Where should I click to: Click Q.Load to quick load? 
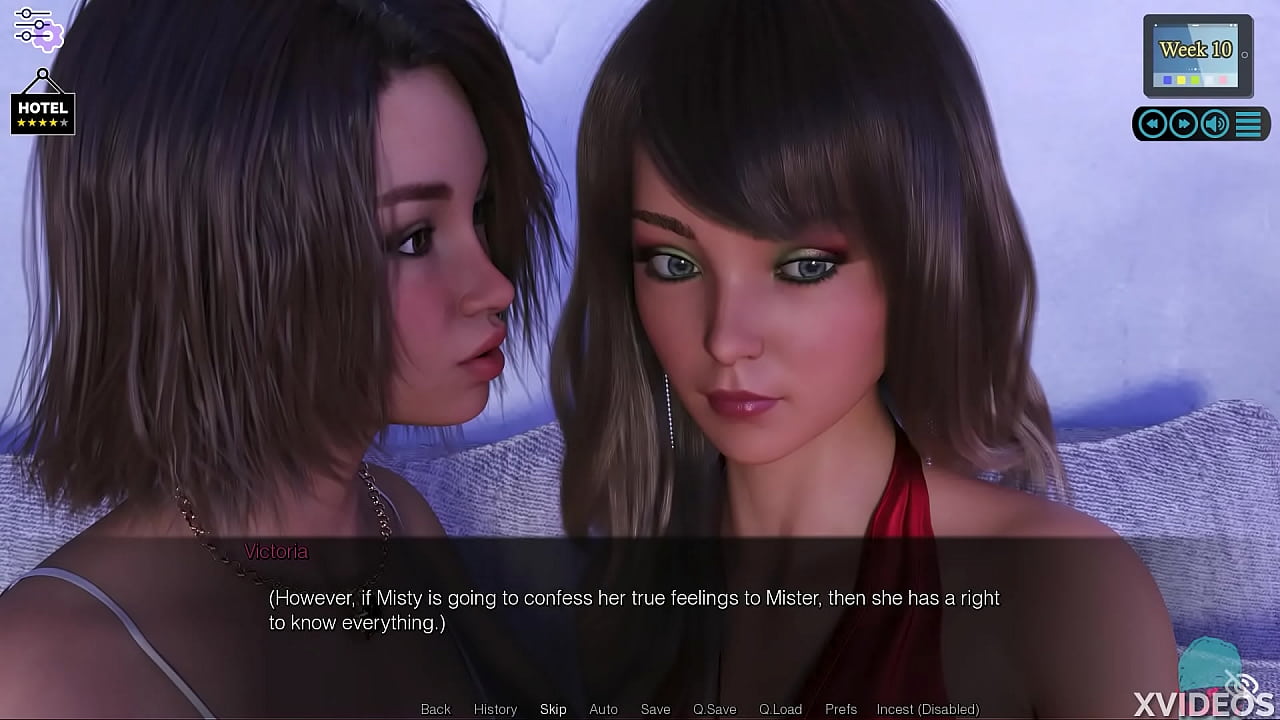point(782,709)
